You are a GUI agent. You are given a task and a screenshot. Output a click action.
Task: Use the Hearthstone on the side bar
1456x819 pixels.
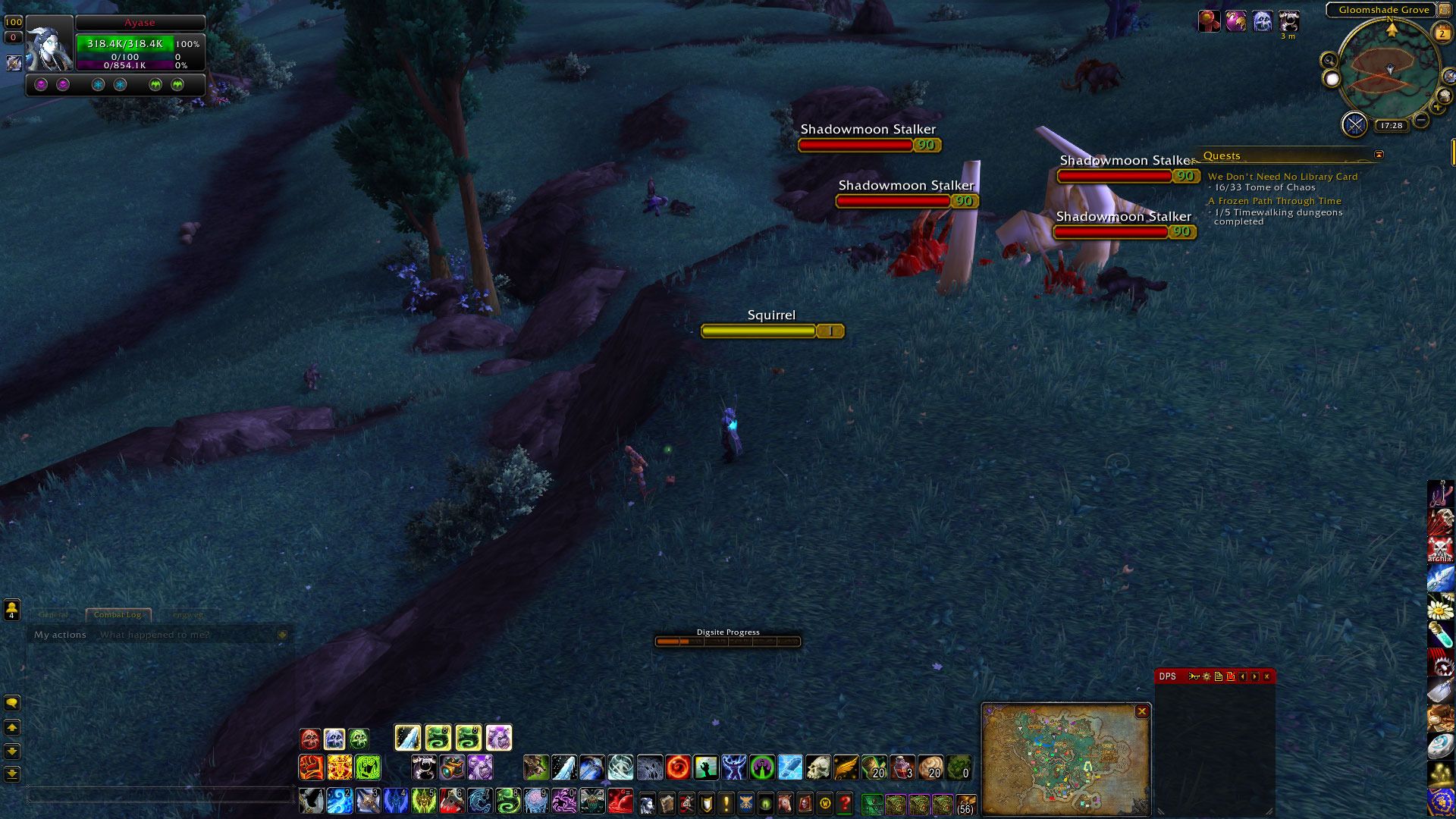point(1440,745)
